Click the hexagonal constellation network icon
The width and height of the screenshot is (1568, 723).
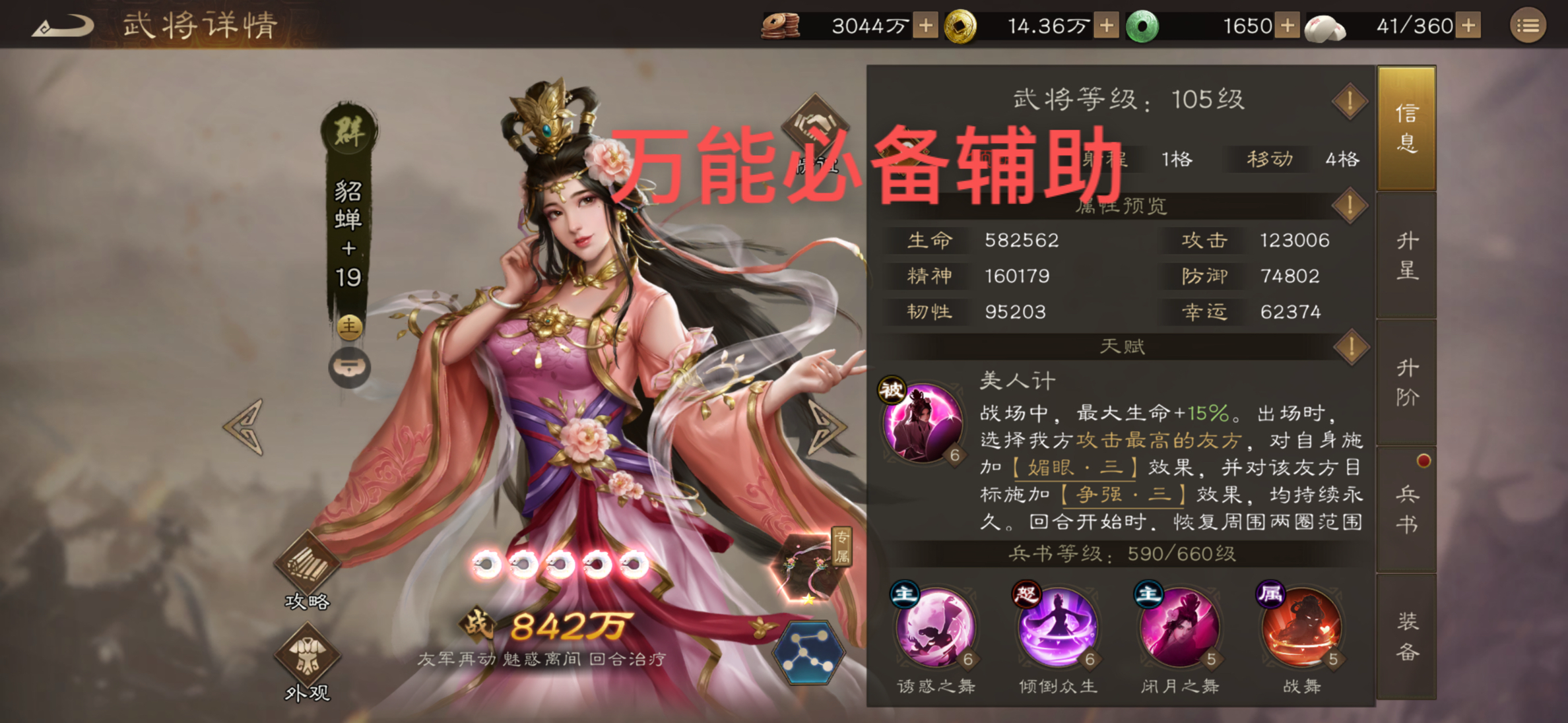click(x=810, y=652)
